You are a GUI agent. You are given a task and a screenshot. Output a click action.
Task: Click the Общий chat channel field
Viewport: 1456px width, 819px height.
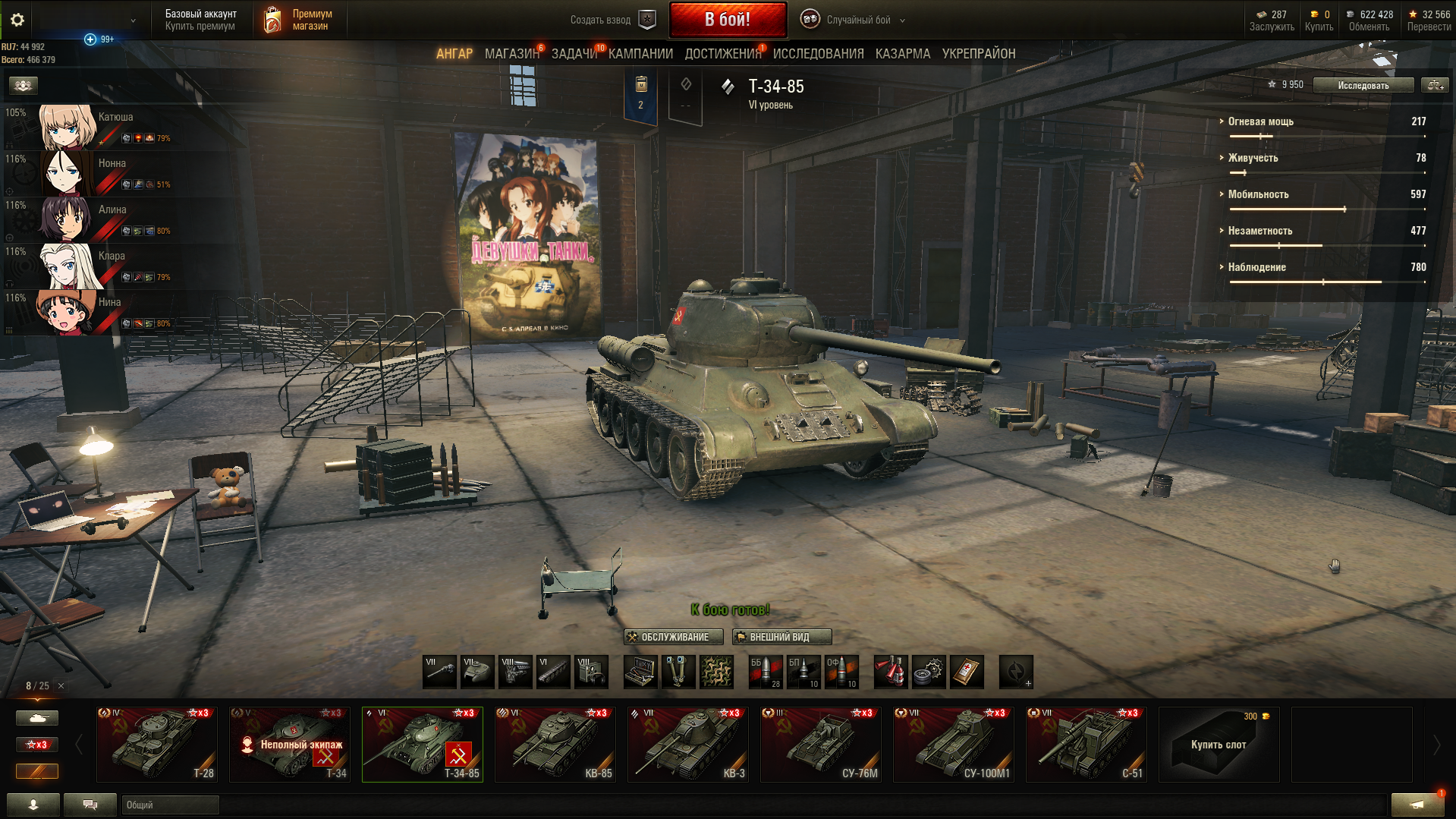(170, 805)
